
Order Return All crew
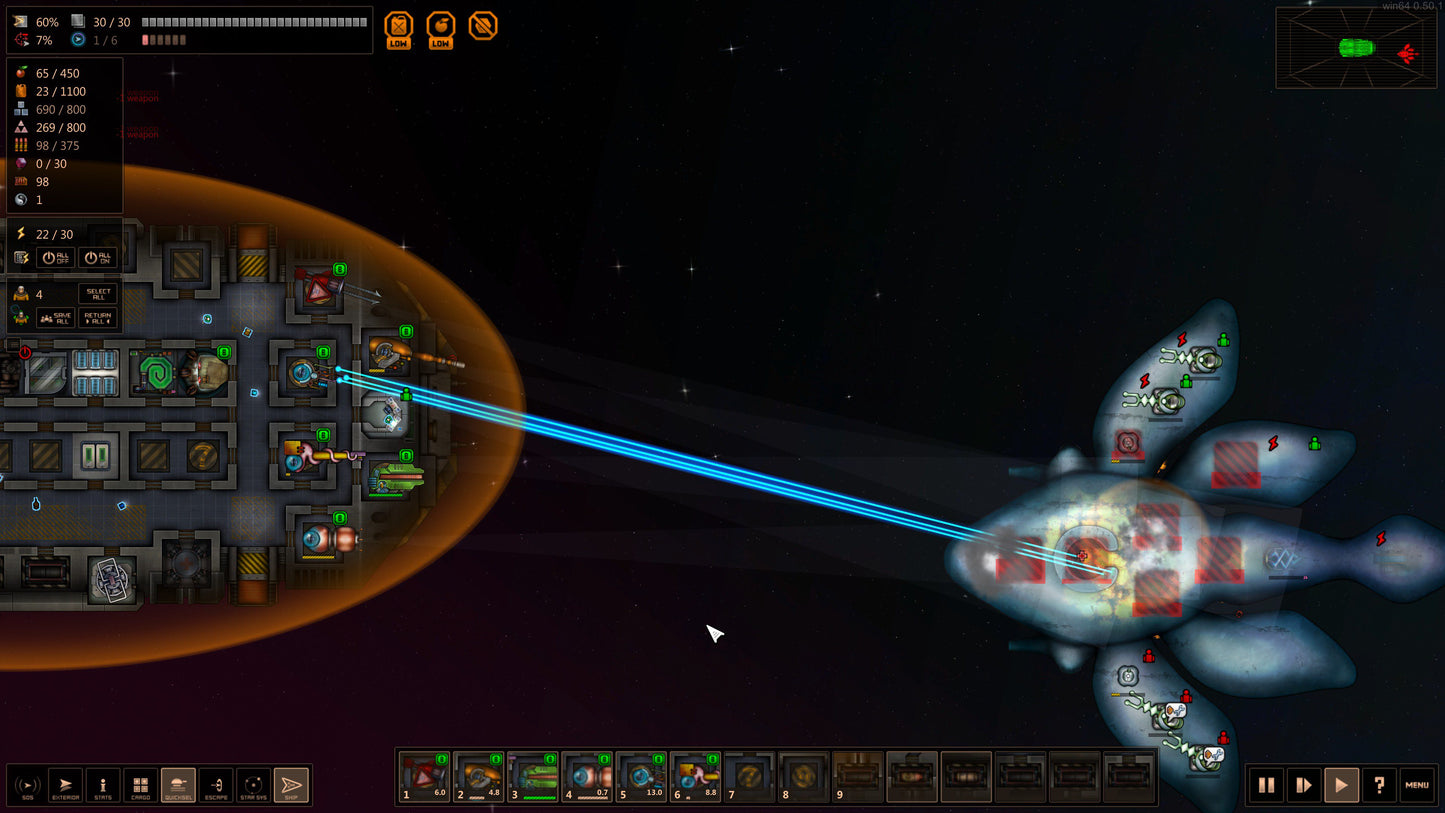(97, 318)
